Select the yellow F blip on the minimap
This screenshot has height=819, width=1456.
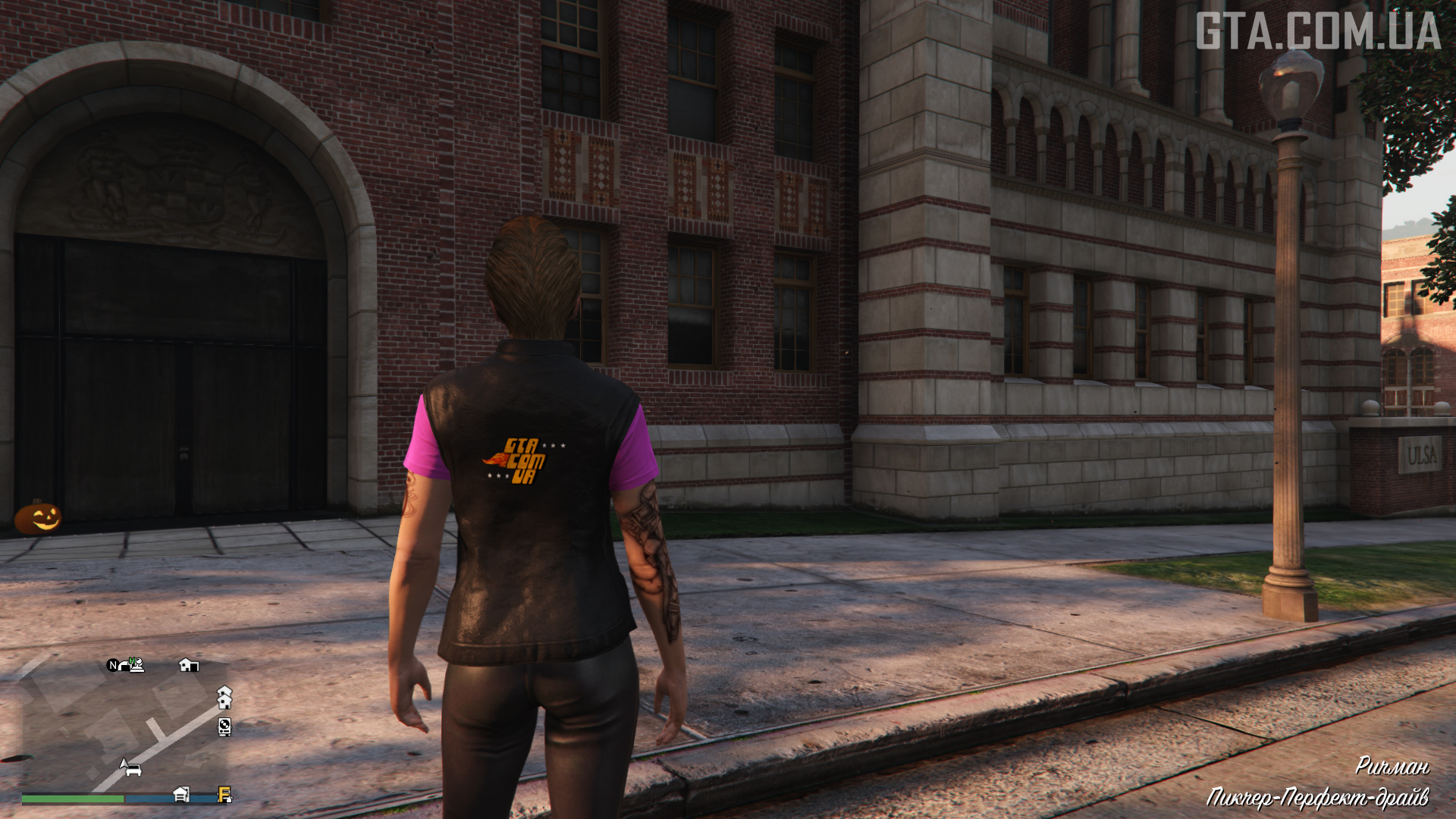224,794
